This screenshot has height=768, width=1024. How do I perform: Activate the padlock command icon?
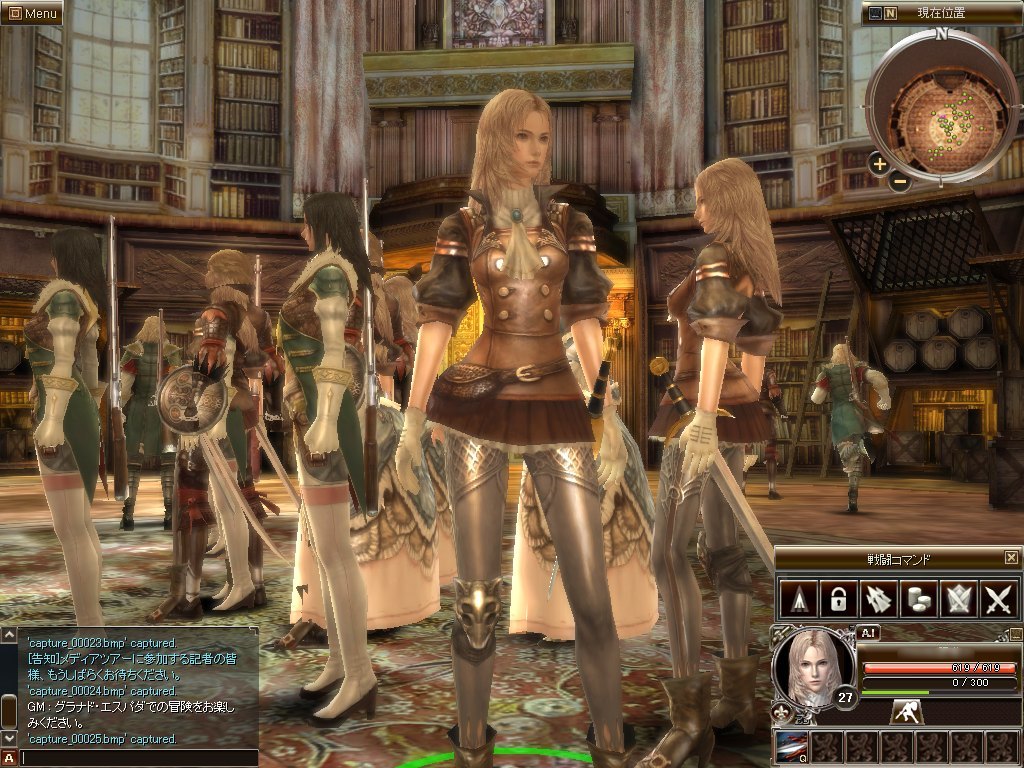[x=835, y=598]
